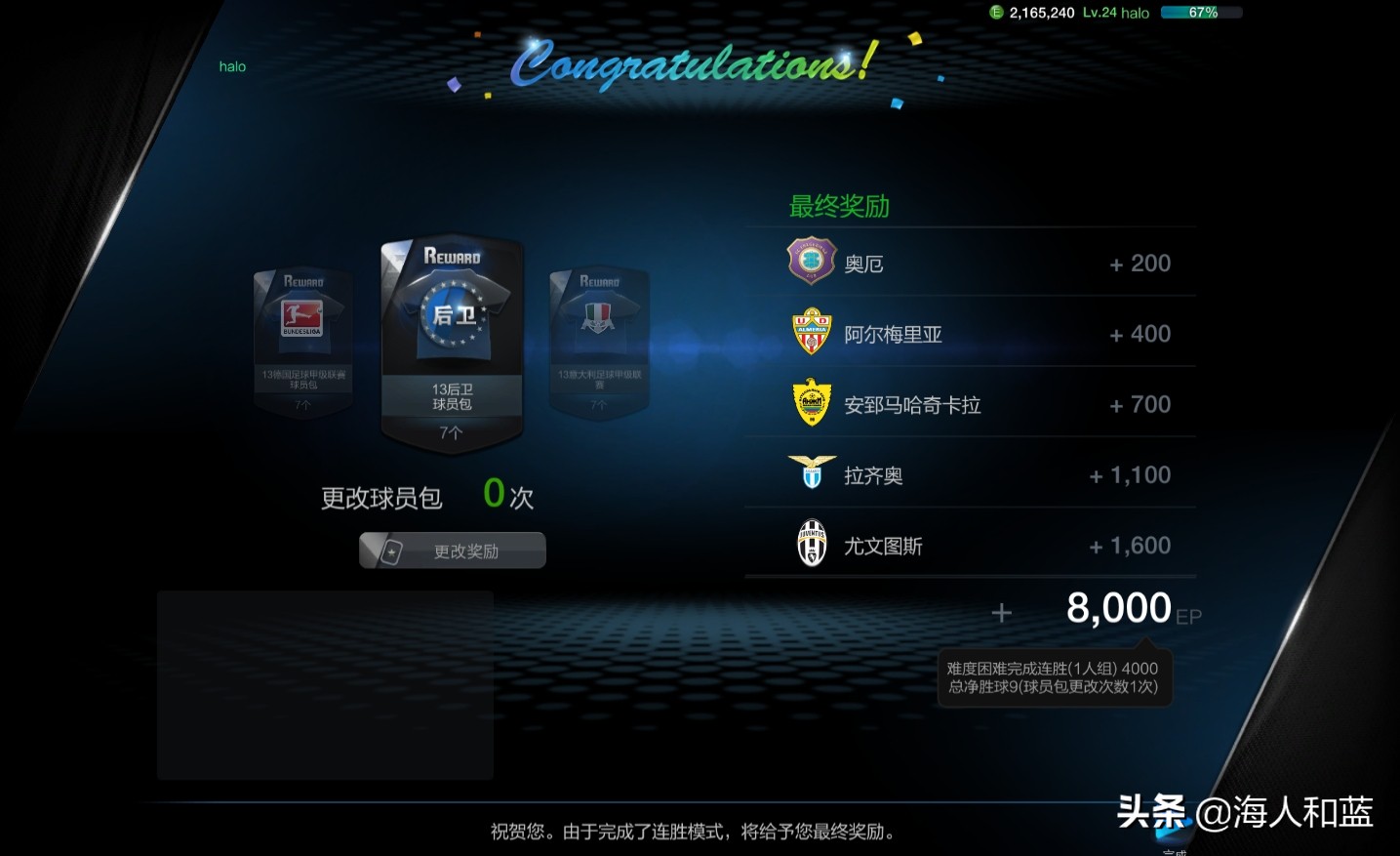Click the 最终奖励 section heading

pos(841,206)
